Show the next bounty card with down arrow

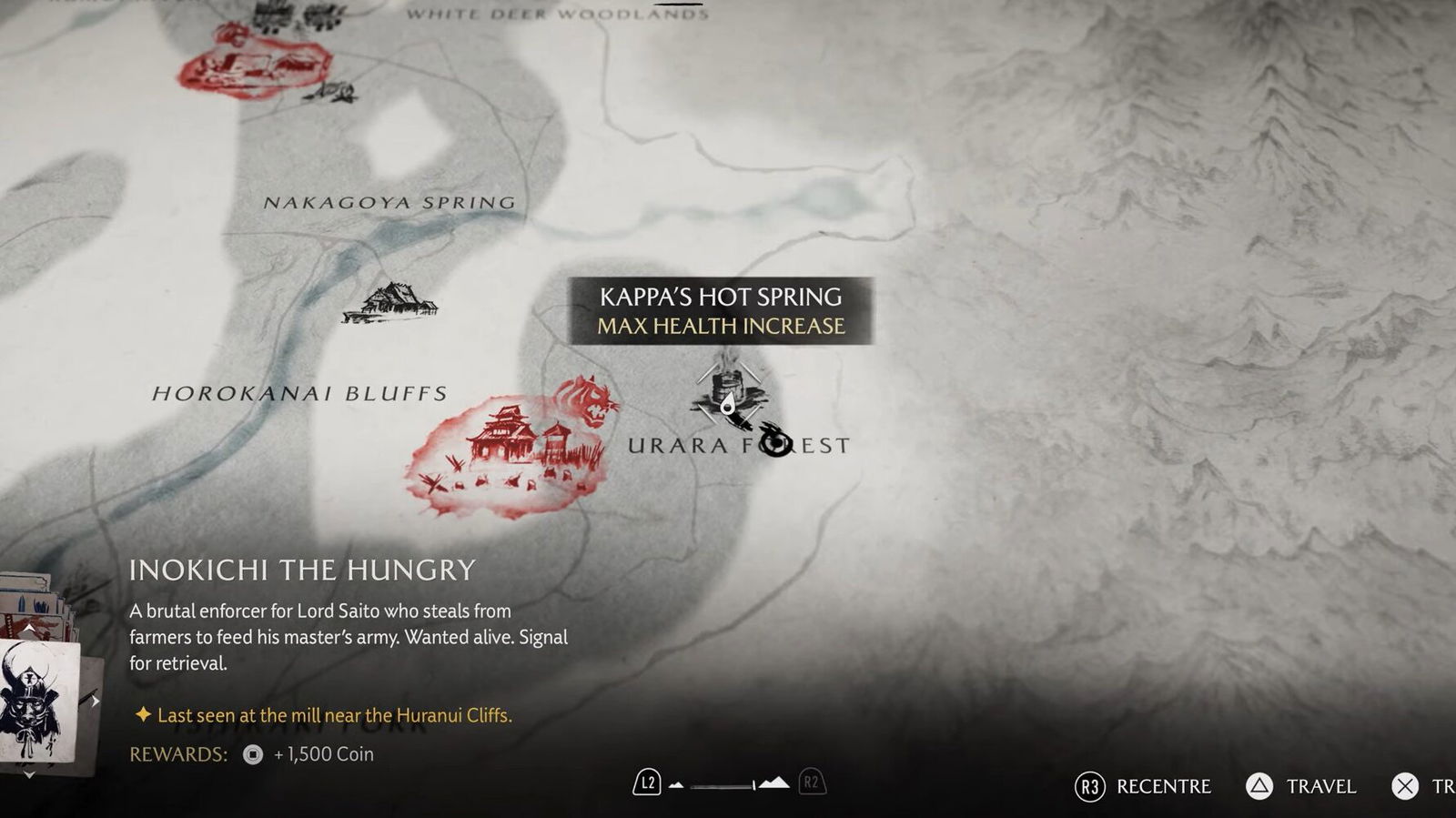[x=29, y=774]
